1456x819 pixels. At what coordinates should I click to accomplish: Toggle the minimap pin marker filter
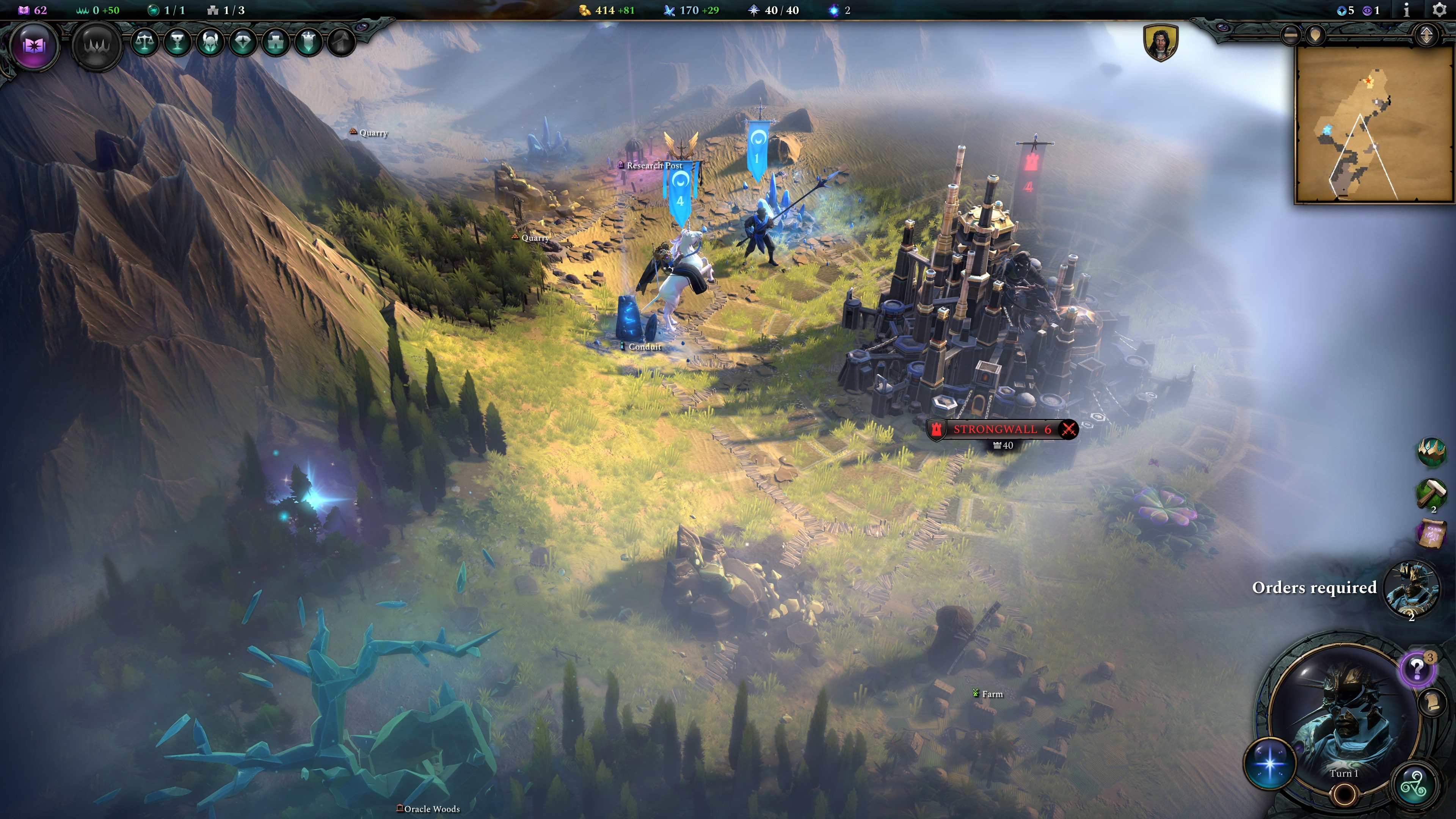click(x=1316, y=35)
